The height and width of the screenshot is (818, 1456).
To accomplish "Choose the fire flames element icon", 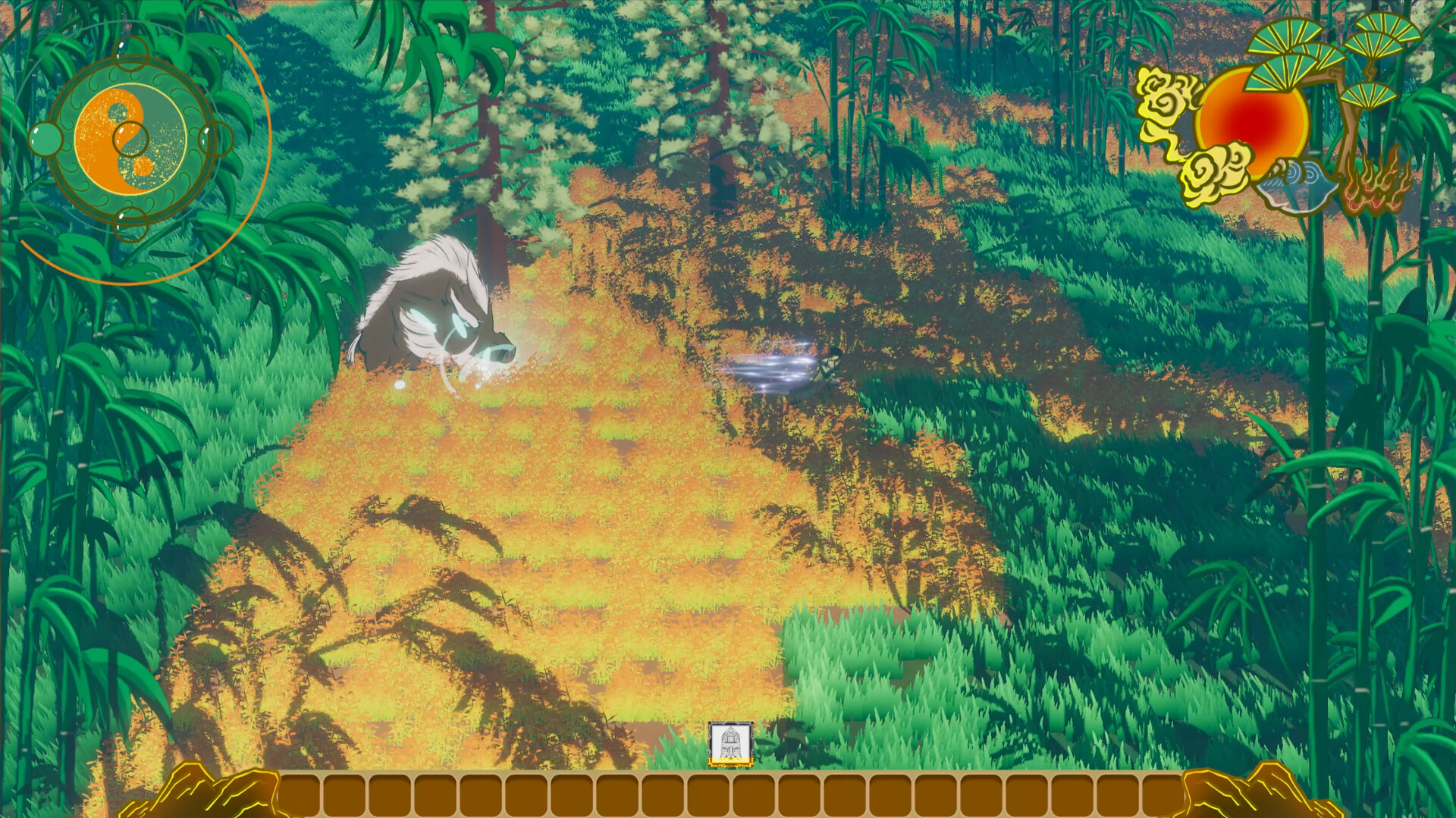I will (1376, 184).
